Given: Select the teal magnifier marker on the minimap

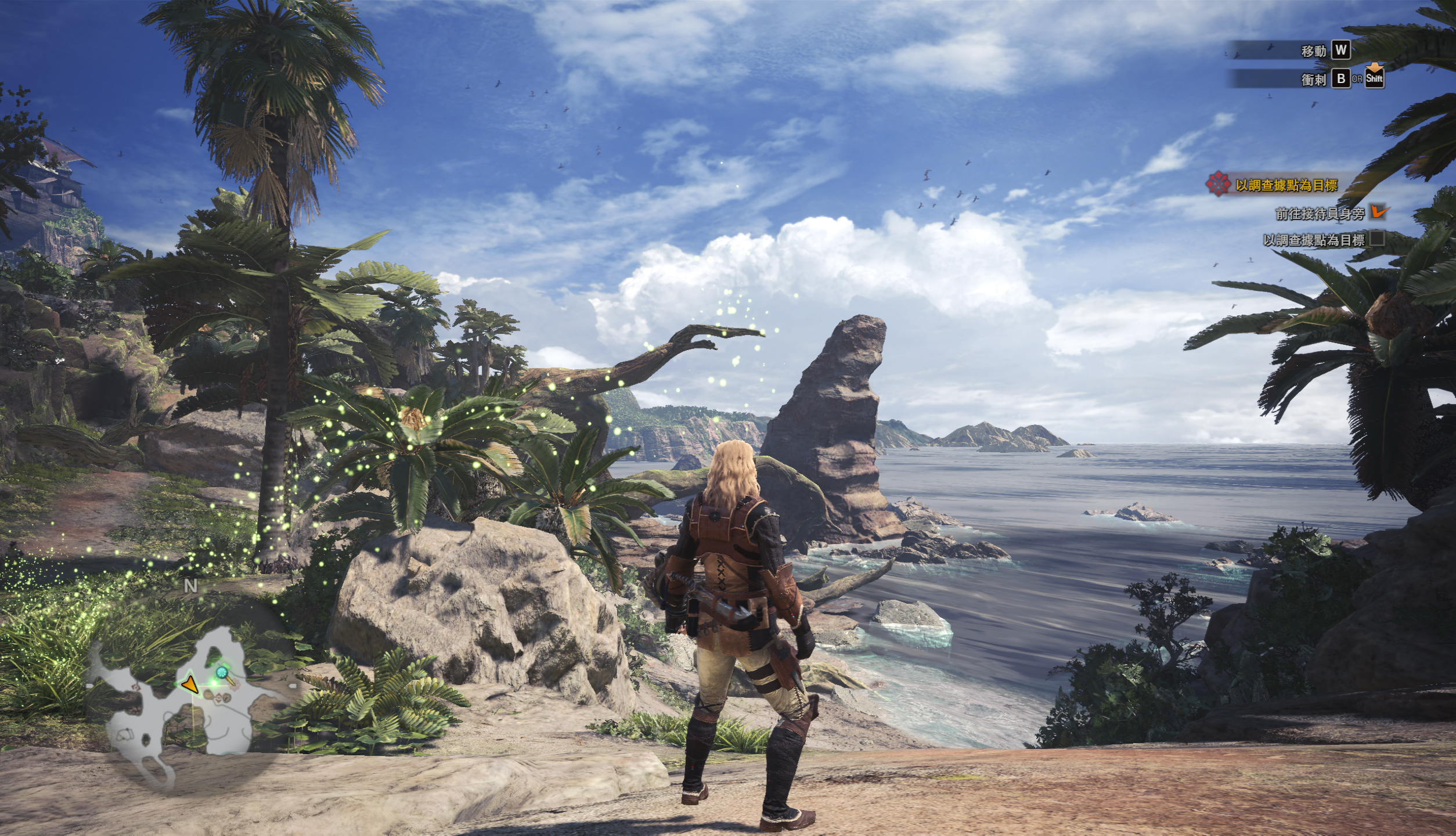Looking at the screenshot, I should (x=222, y=673).
